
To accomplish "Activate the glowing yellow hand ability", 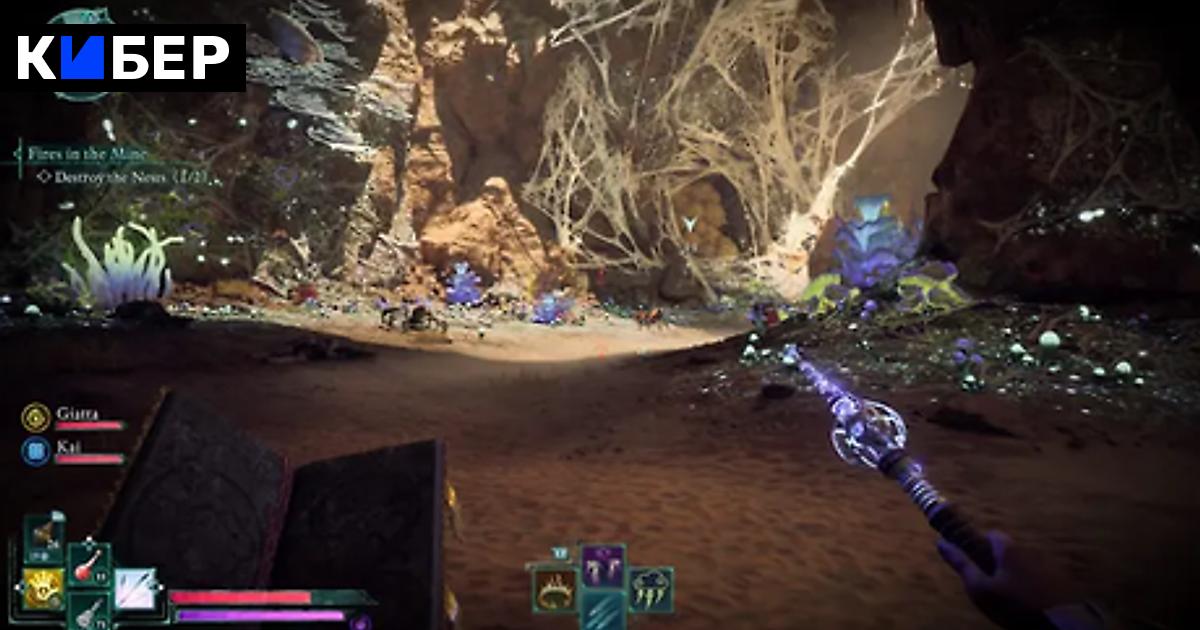I will 43,587.
